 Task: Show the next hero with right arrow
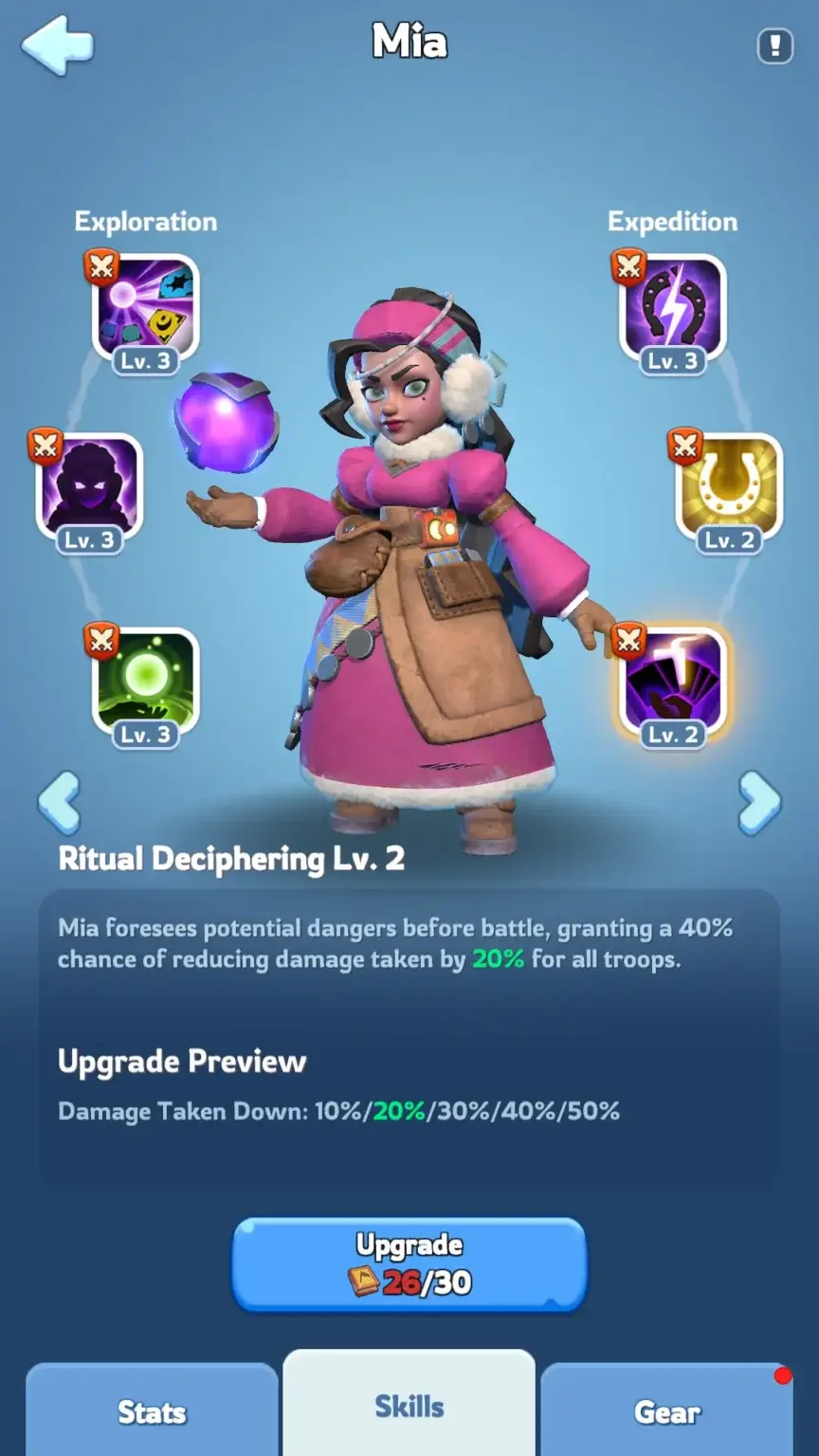tap(759, 803)
